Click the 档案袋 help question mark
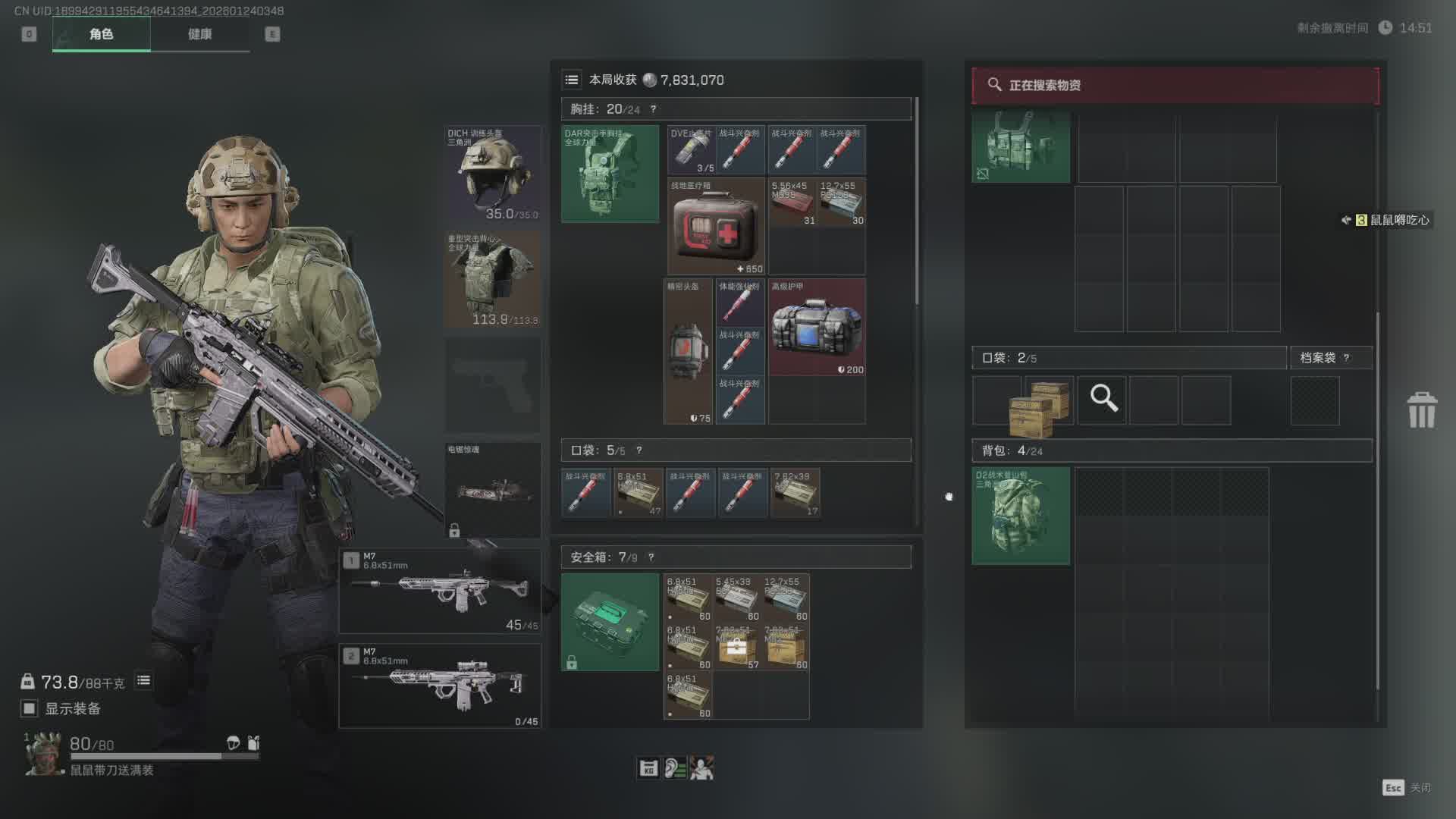 (x=1347, y=358)
